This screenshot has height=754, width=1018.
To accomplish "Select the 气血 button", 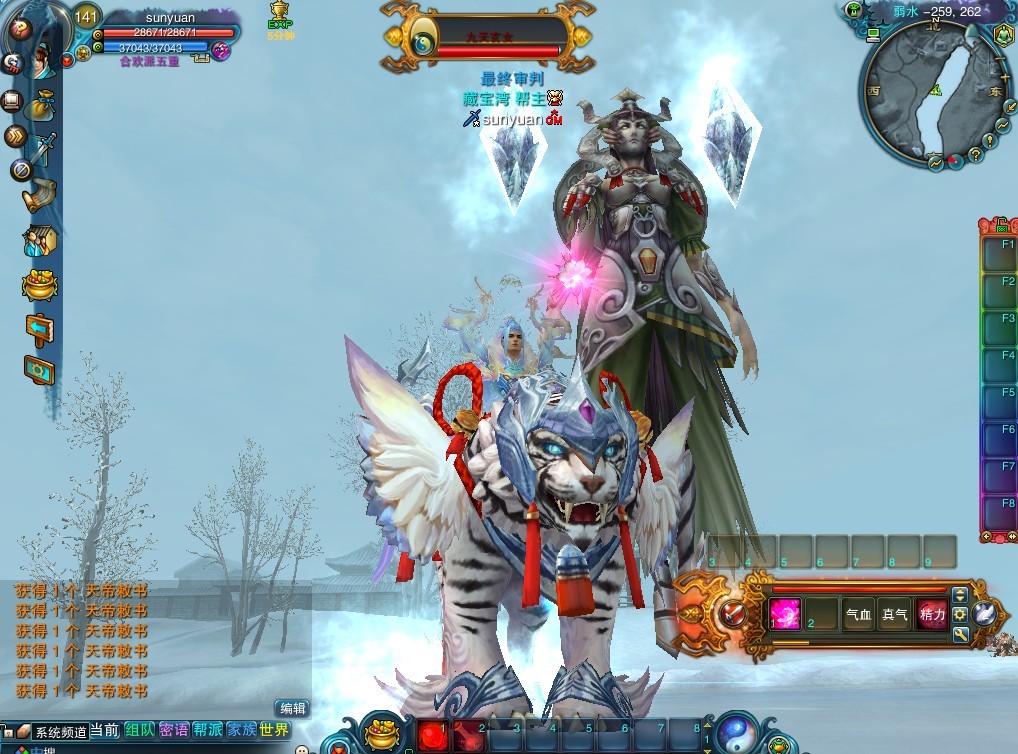I will 858,615.
